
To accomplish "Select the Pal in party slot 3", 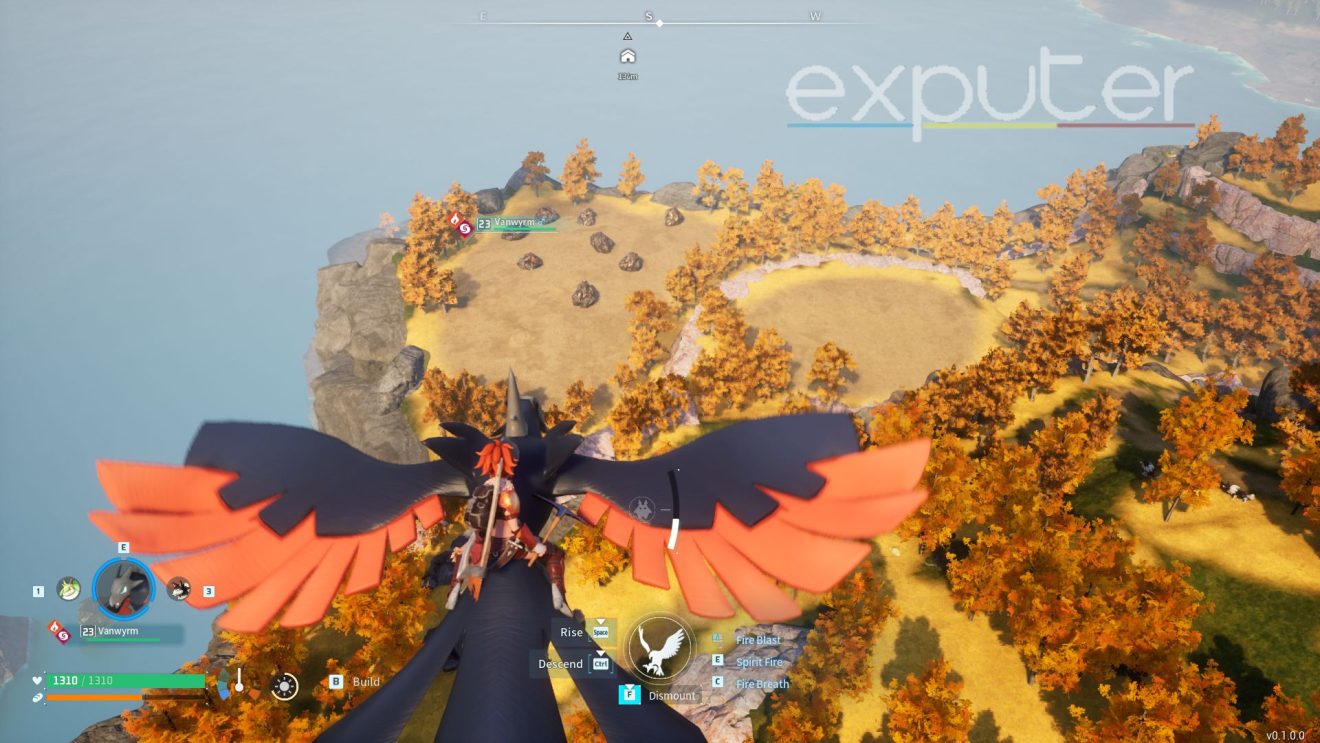I will pos(178,590).
